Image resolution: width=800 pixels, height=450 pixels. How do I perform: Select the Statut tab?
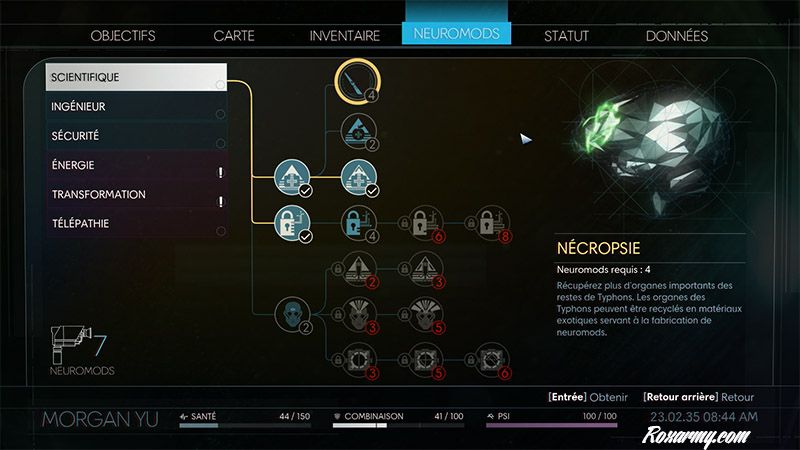(x=566, y=35)
